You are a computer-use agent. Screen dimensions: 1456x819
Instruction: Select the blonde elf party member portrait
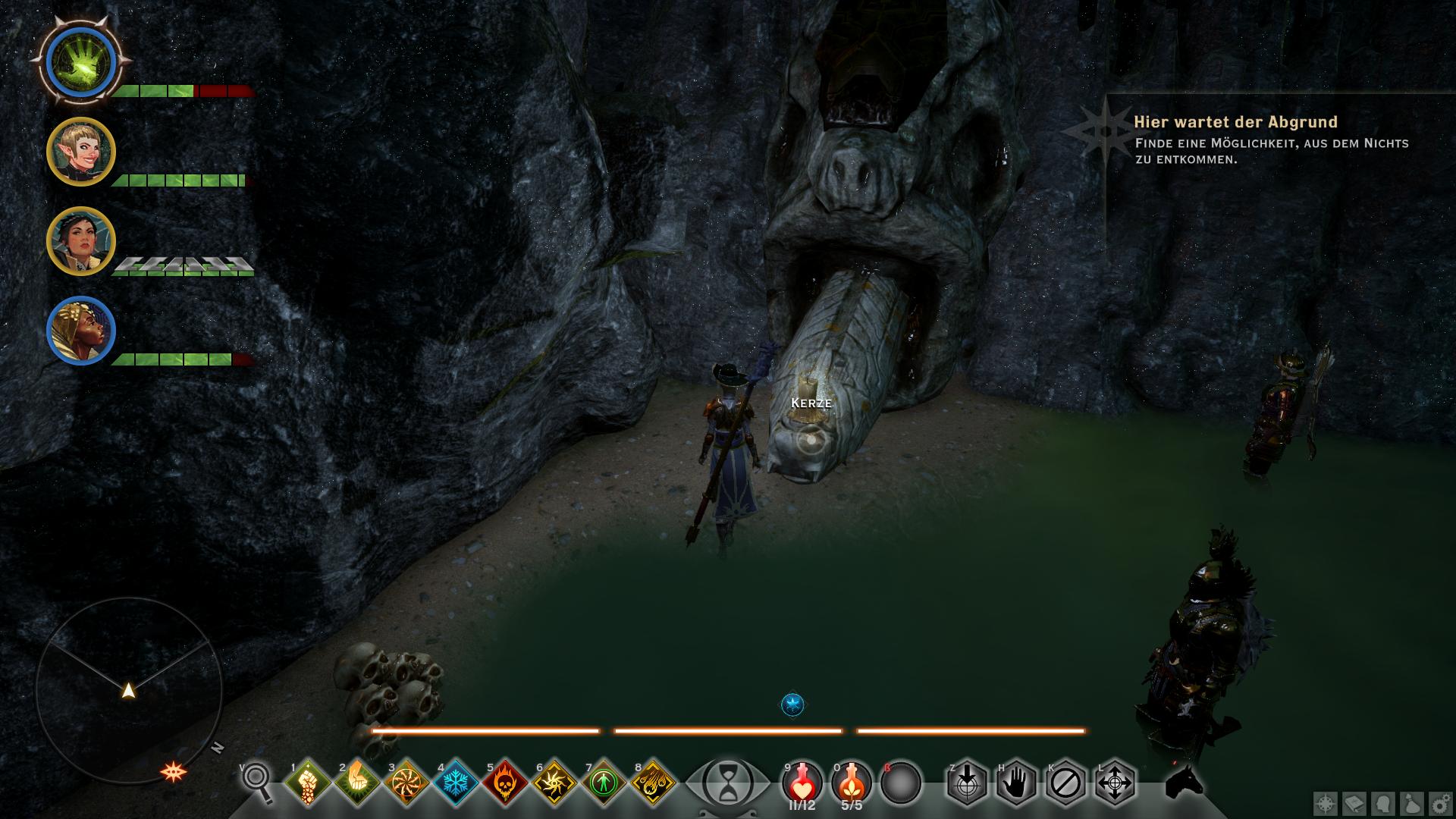pos(81,152)
